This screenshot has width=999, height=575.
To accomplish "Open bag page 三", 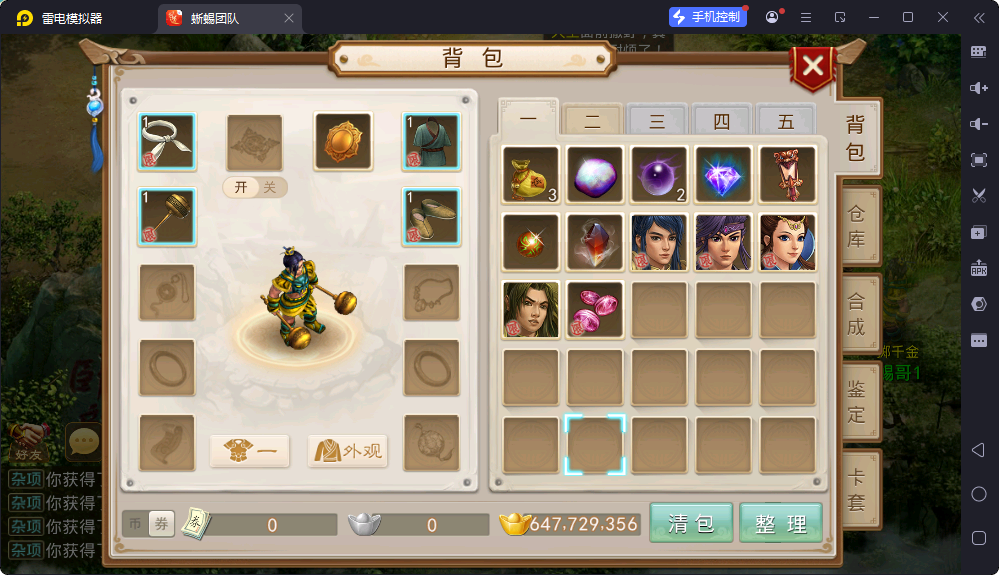I will pos(657,122).
